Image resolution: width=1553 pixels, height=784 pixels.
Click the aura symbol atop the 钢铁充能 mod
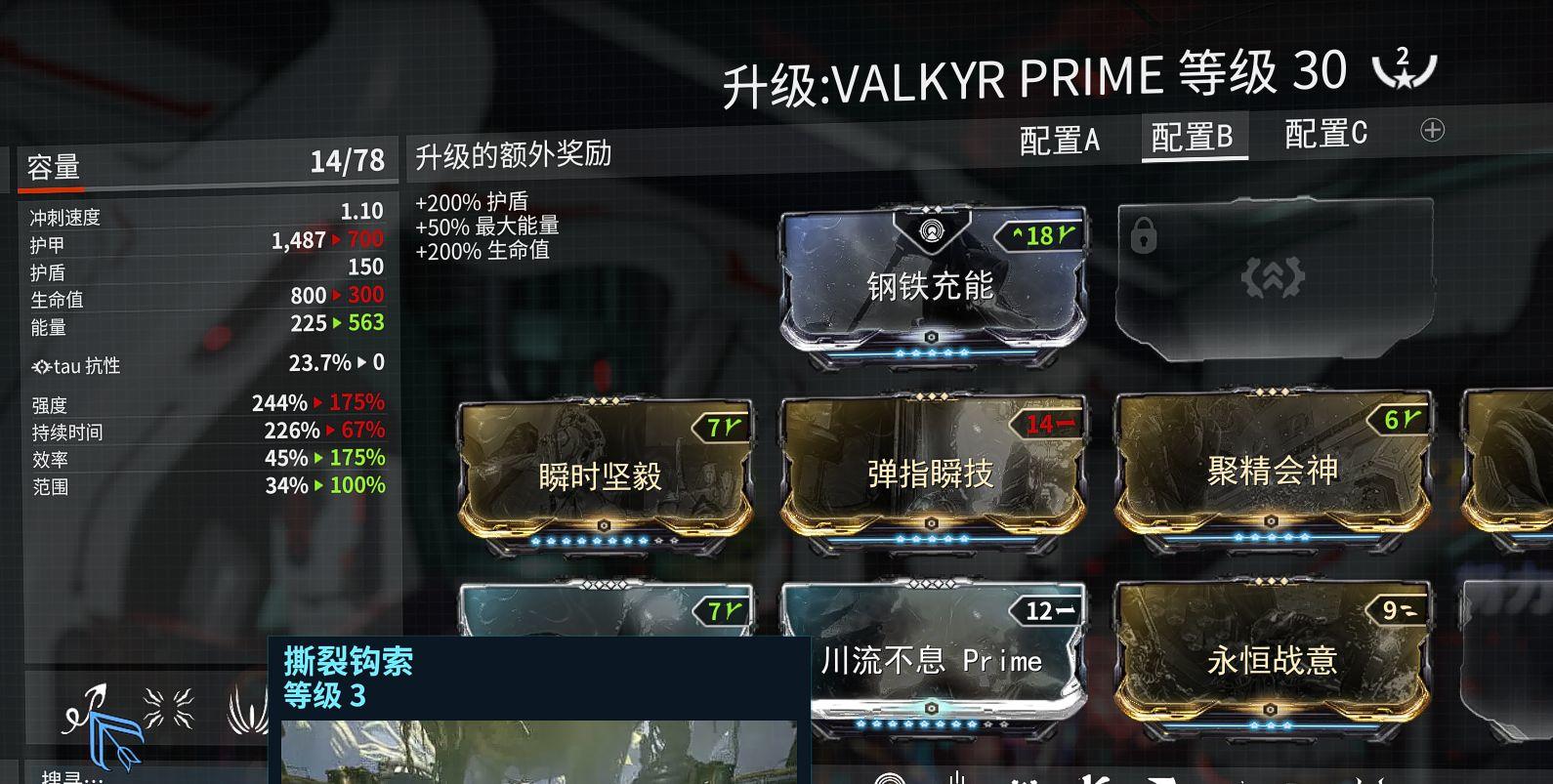(930, 231)
